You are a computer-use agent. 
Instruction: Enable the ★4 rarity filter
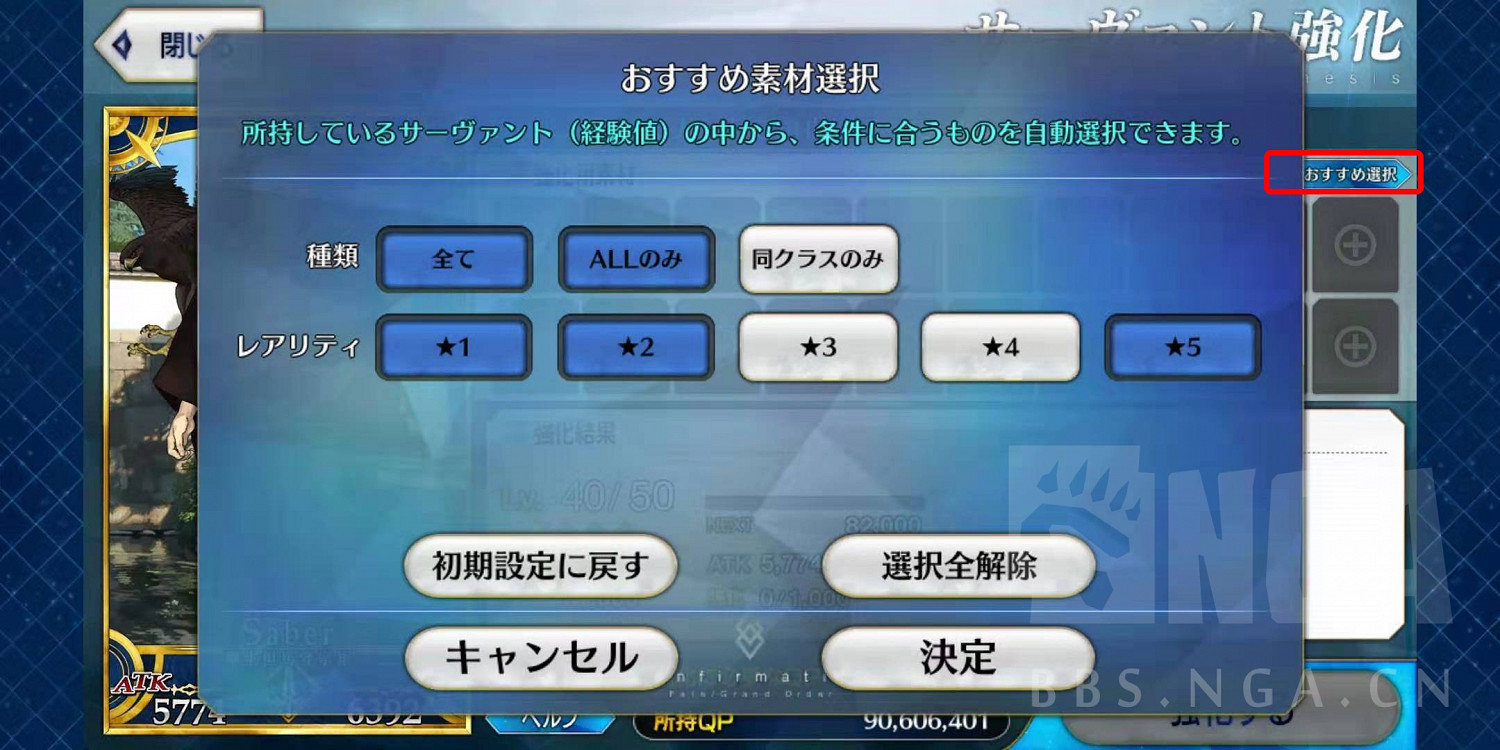[1000, 347]
